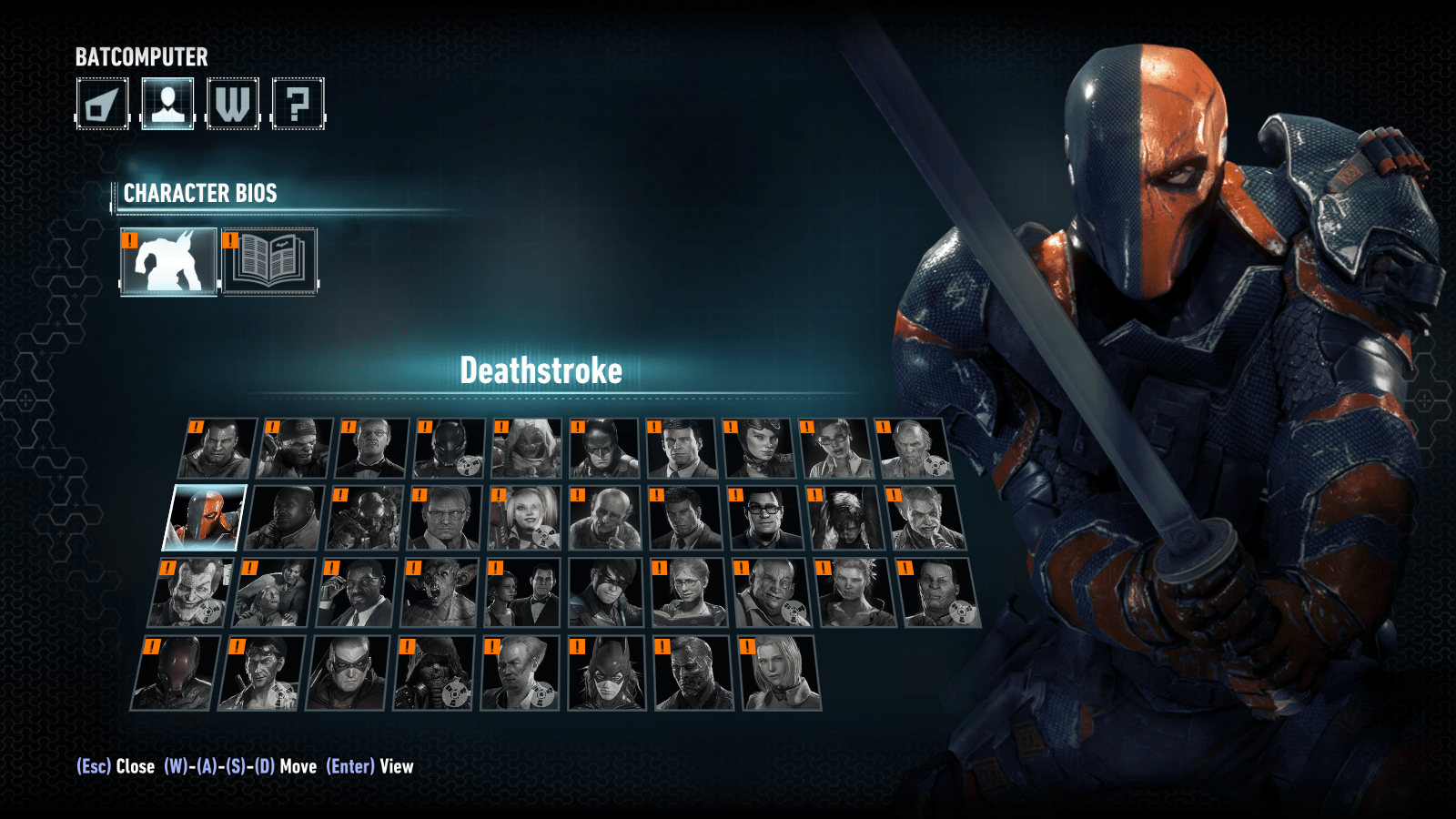Viewport: 1456px width, 819px height.
Task: Open Harley Quinn's bio thumbnail
Action: coord(524,518)
